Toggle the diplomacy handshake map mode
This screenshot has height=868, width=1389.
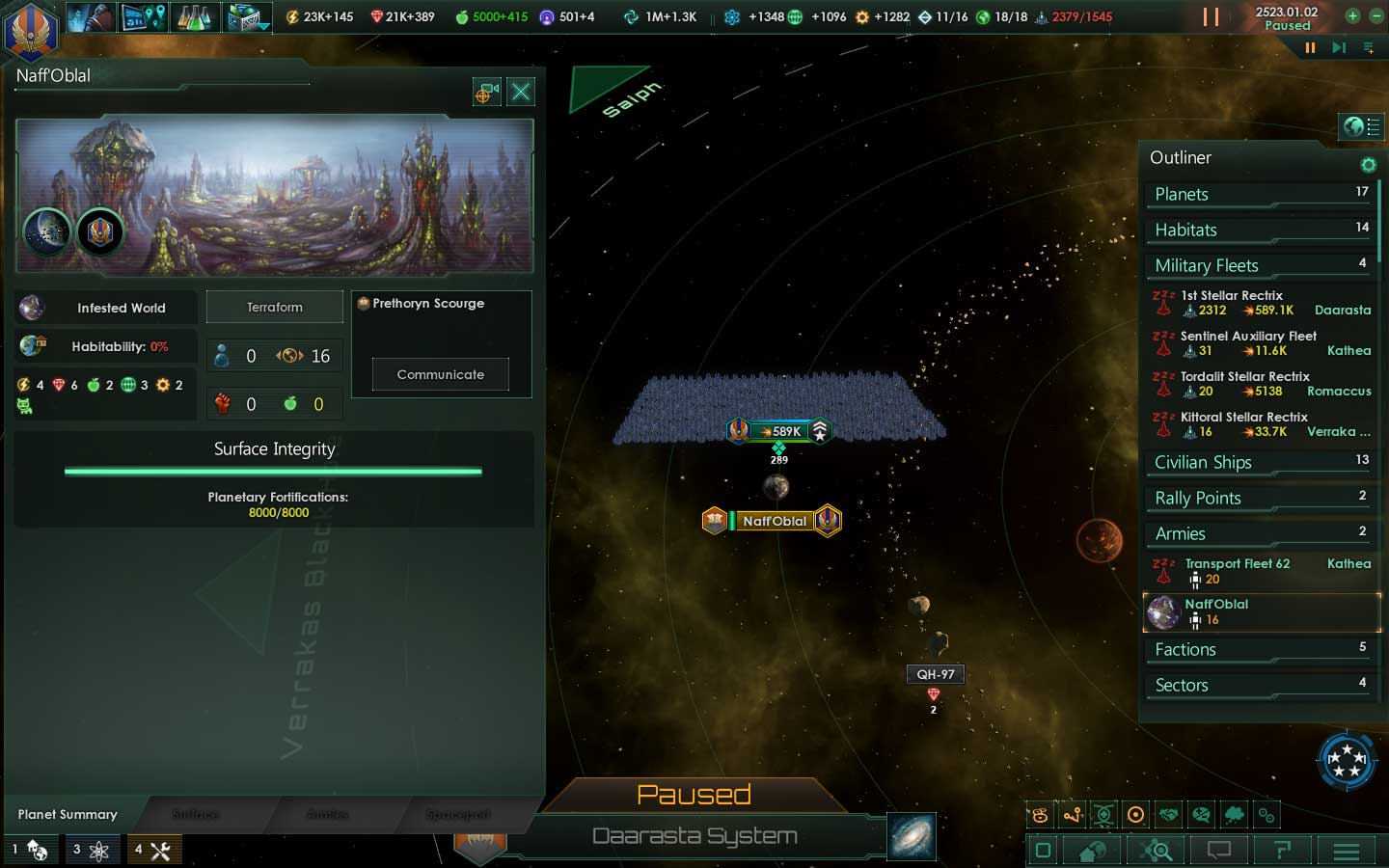(1168, 815)
